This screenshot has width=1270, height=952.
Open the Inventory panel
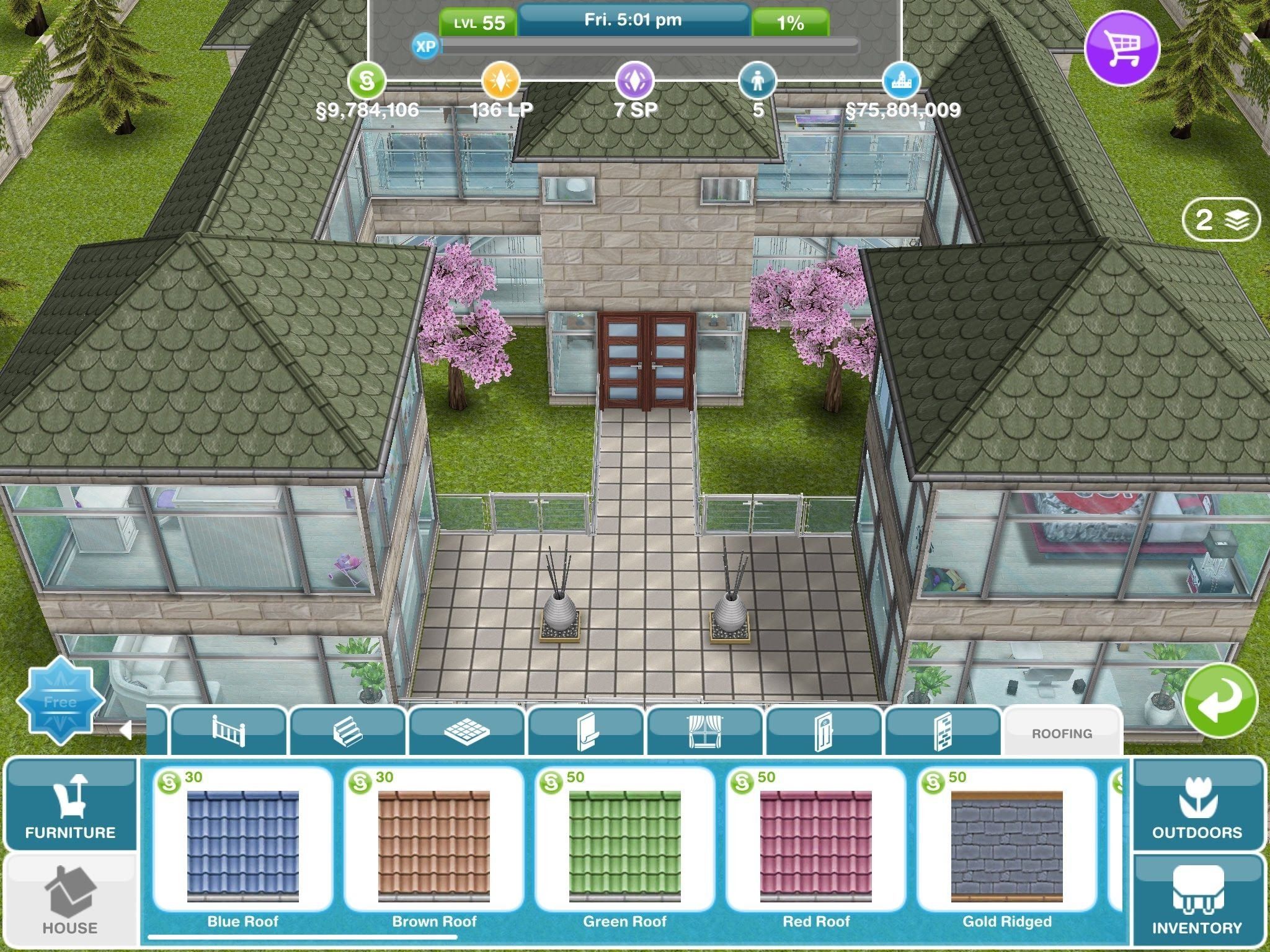tap(1197, 901)
